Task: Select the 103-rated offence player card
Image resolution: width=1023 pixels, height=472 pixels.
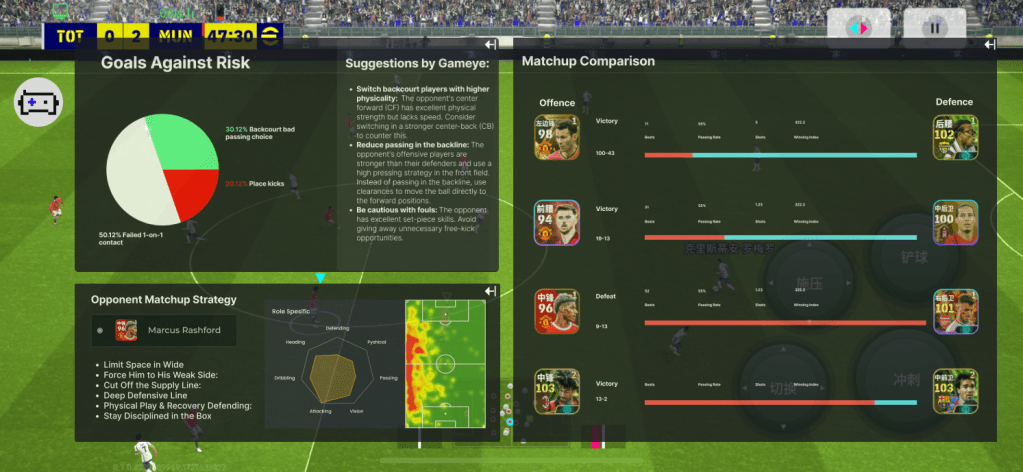Action: pyautogui.click(x=557, y=392)
